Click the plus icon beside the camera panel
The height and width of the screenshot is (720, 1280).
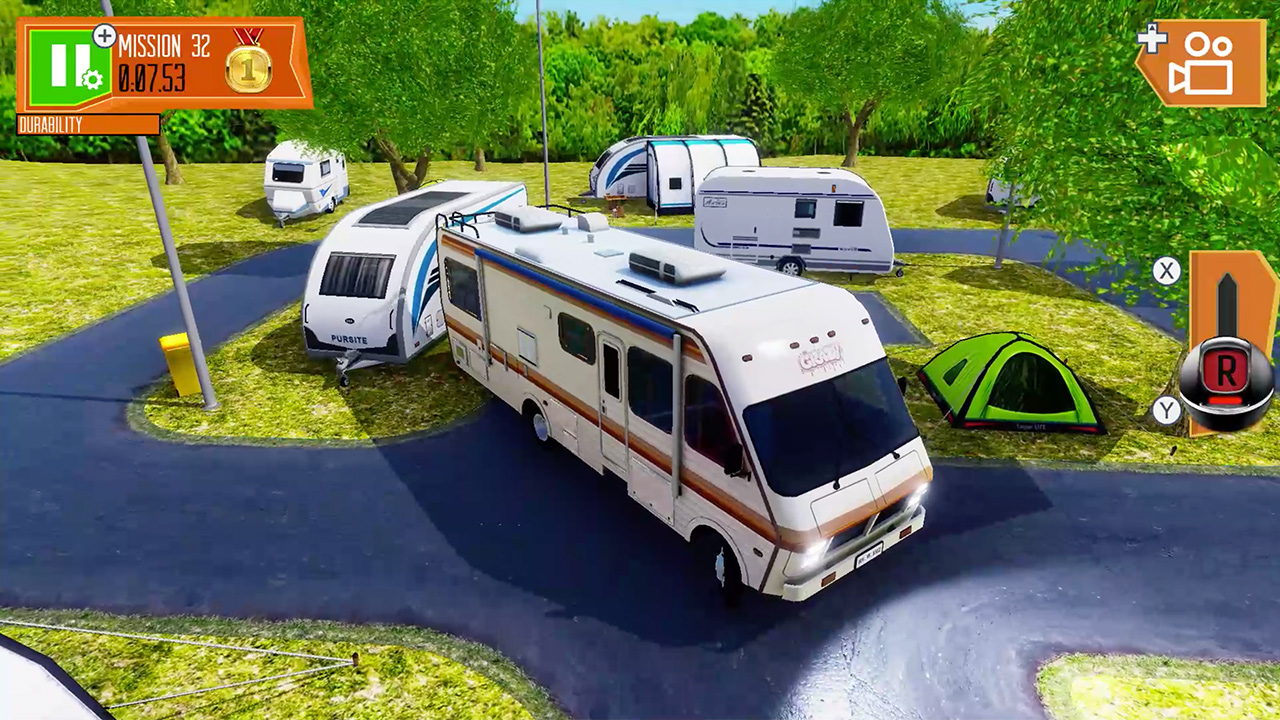[1152, 40]
